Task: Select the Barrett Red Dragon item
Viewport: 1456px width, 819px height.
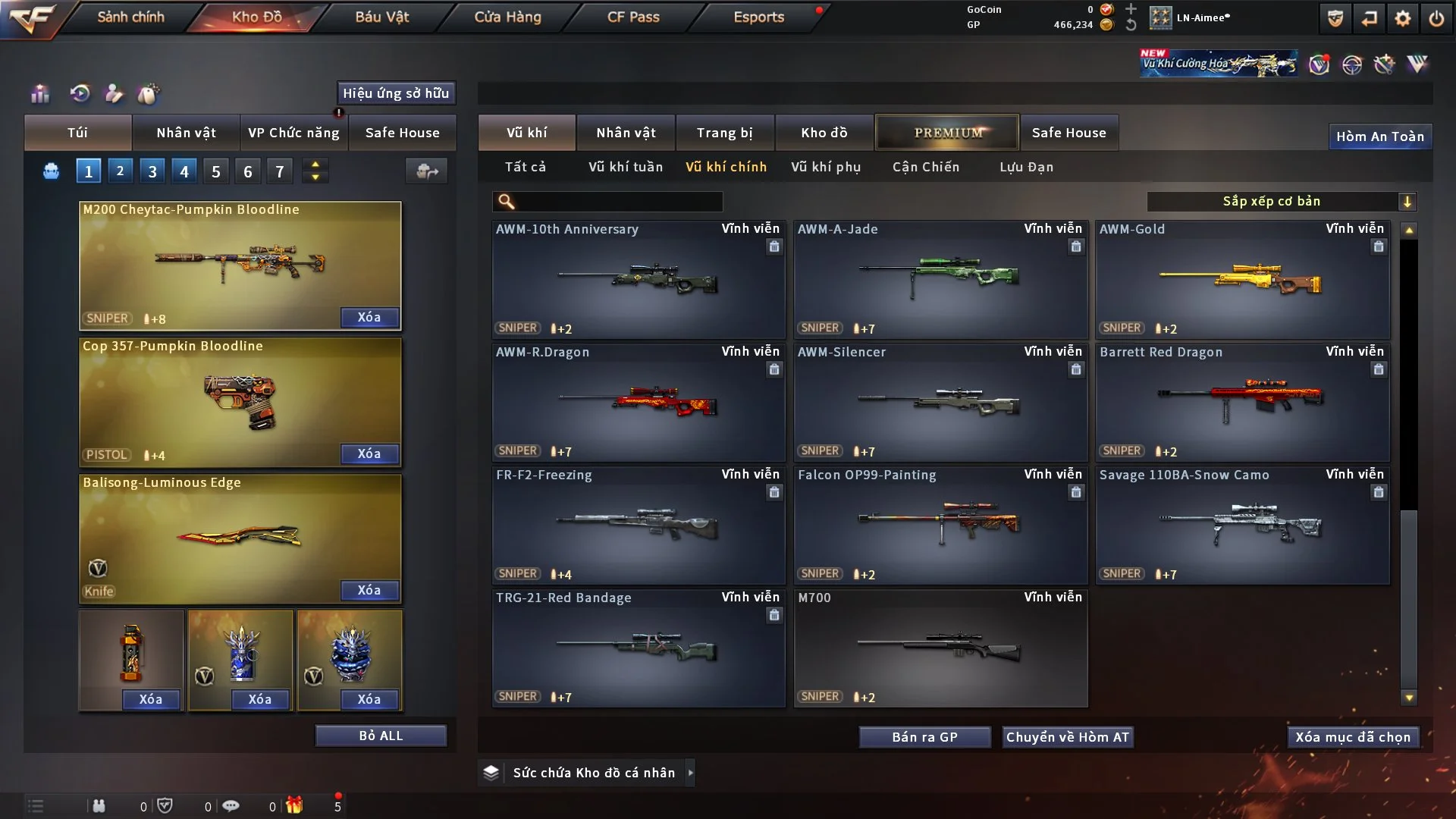Action: (x=1242, y=402)
